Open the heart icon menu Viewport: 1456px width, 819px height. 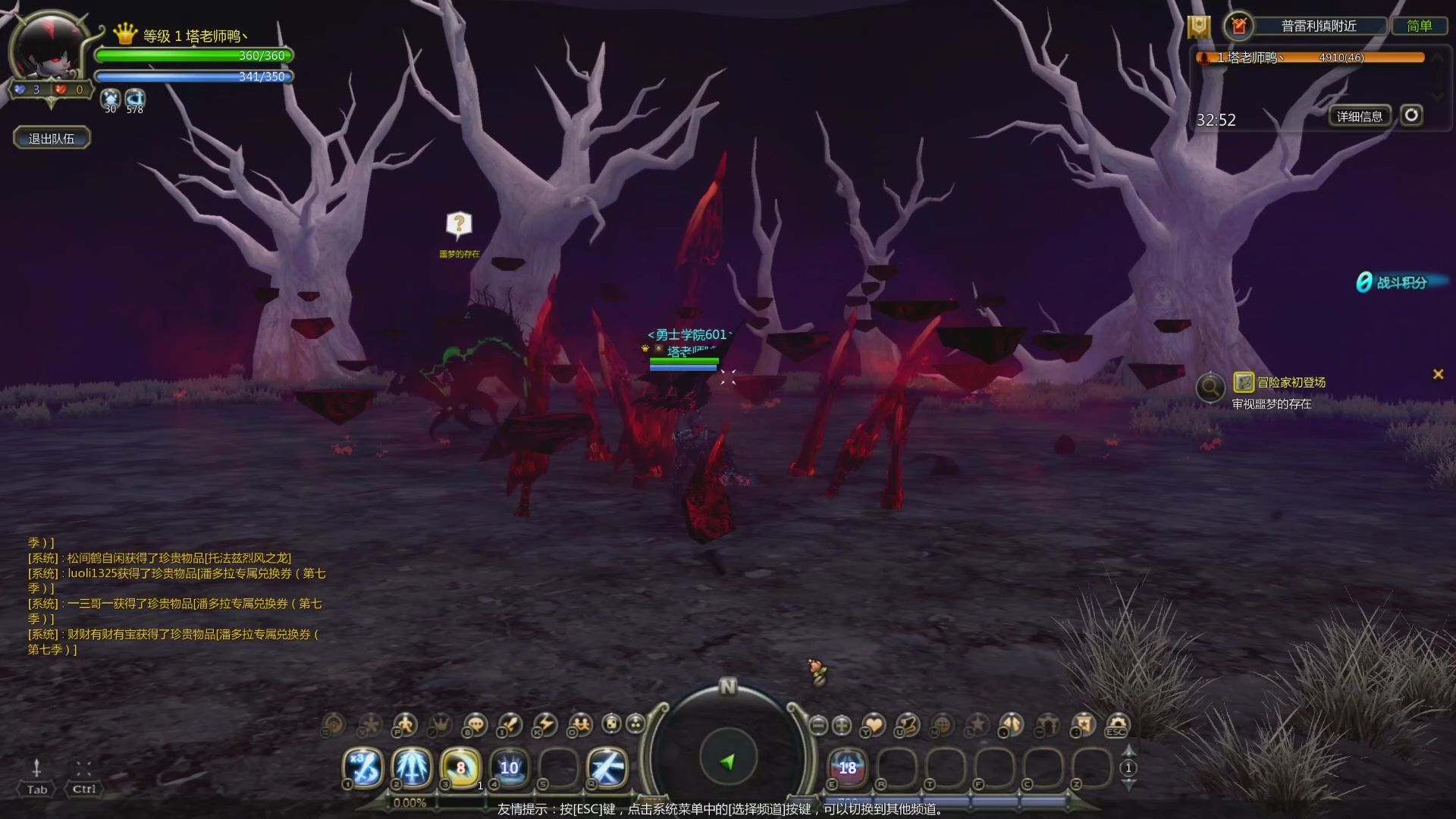coord(874,725)
